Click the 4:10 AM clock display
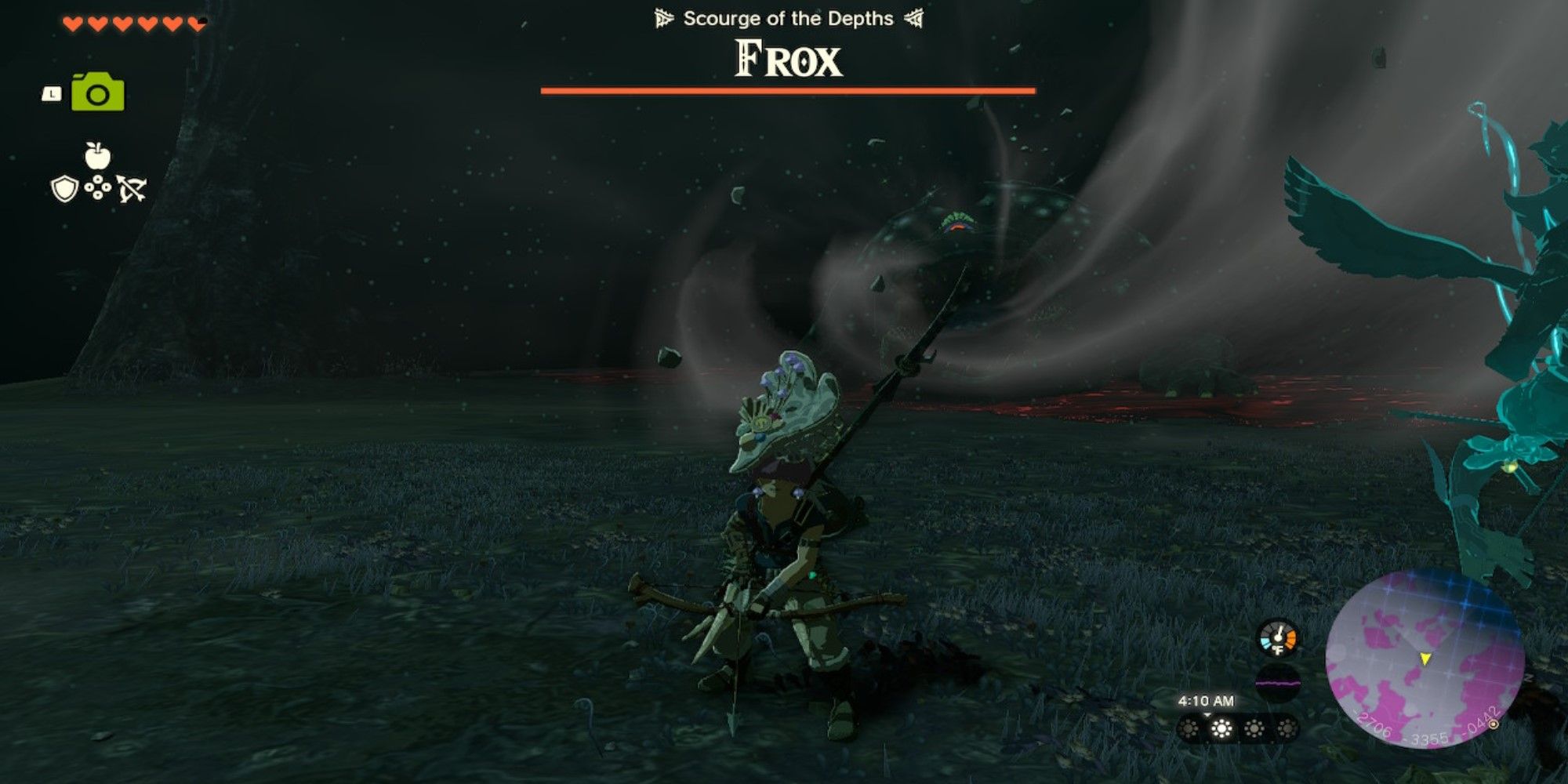 pos(1207,699)
